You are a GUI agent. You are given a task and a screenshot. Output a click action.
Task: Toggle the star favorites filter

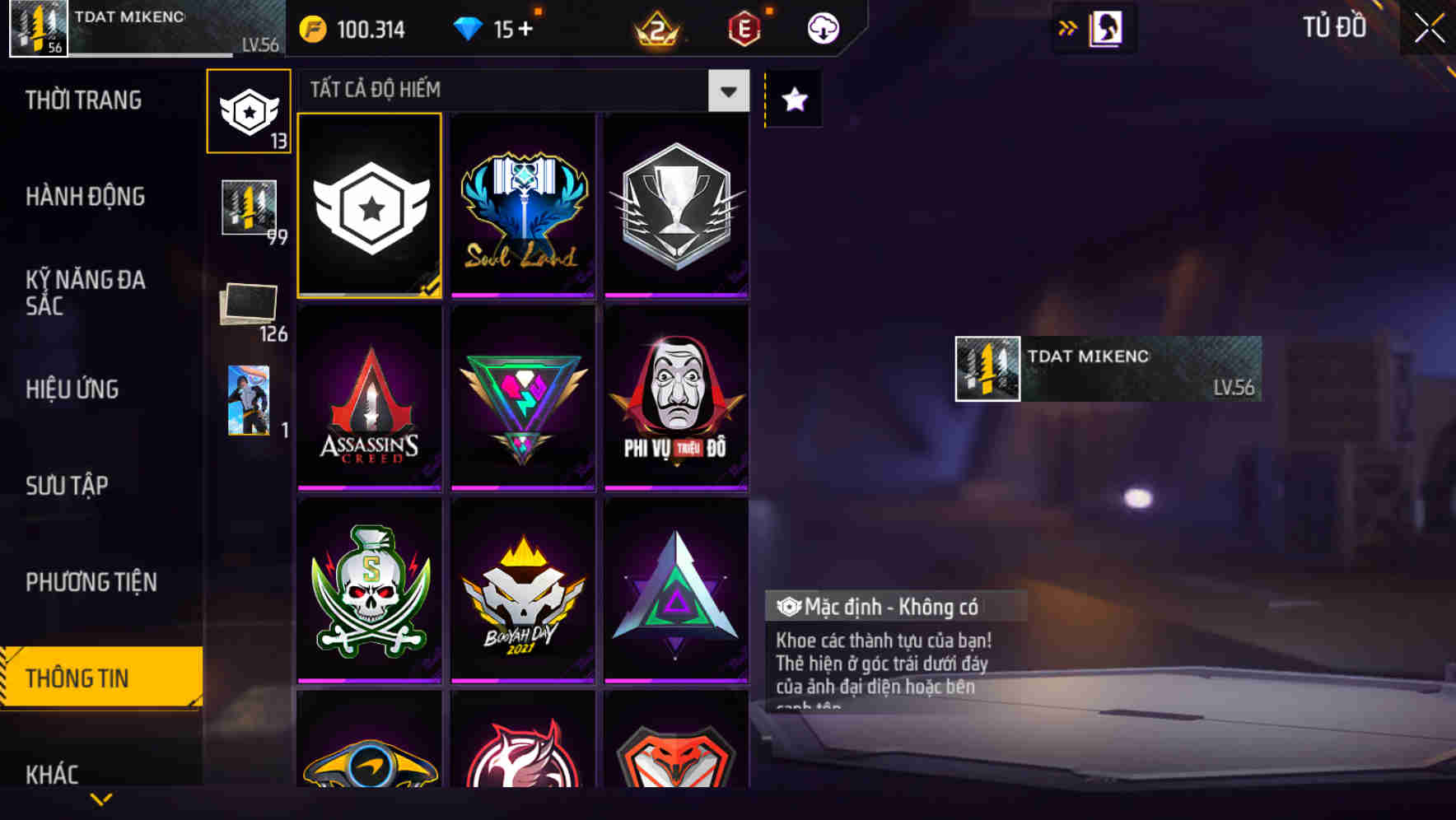coord(793,100)
